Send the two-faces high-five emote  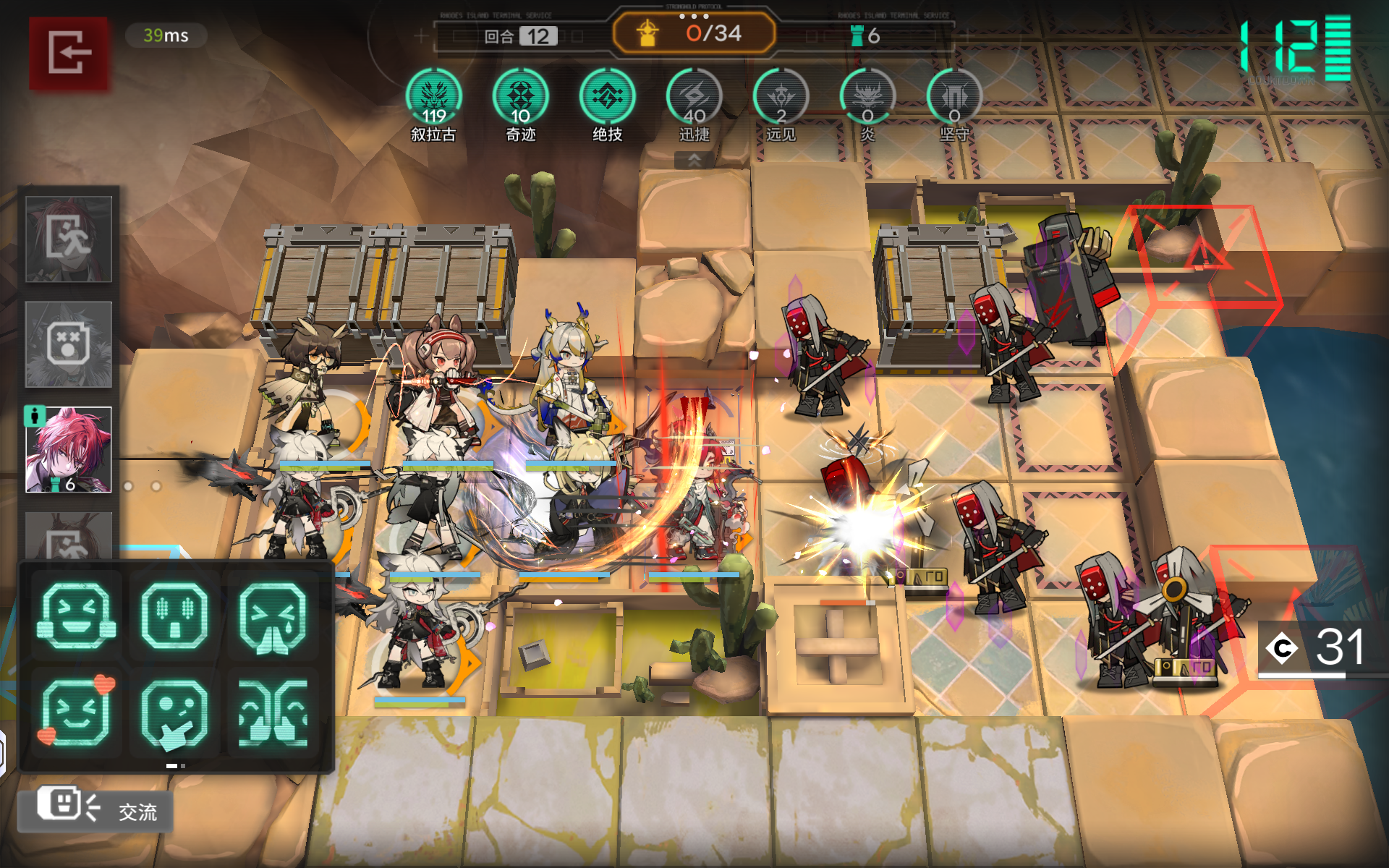coord(273,712)
